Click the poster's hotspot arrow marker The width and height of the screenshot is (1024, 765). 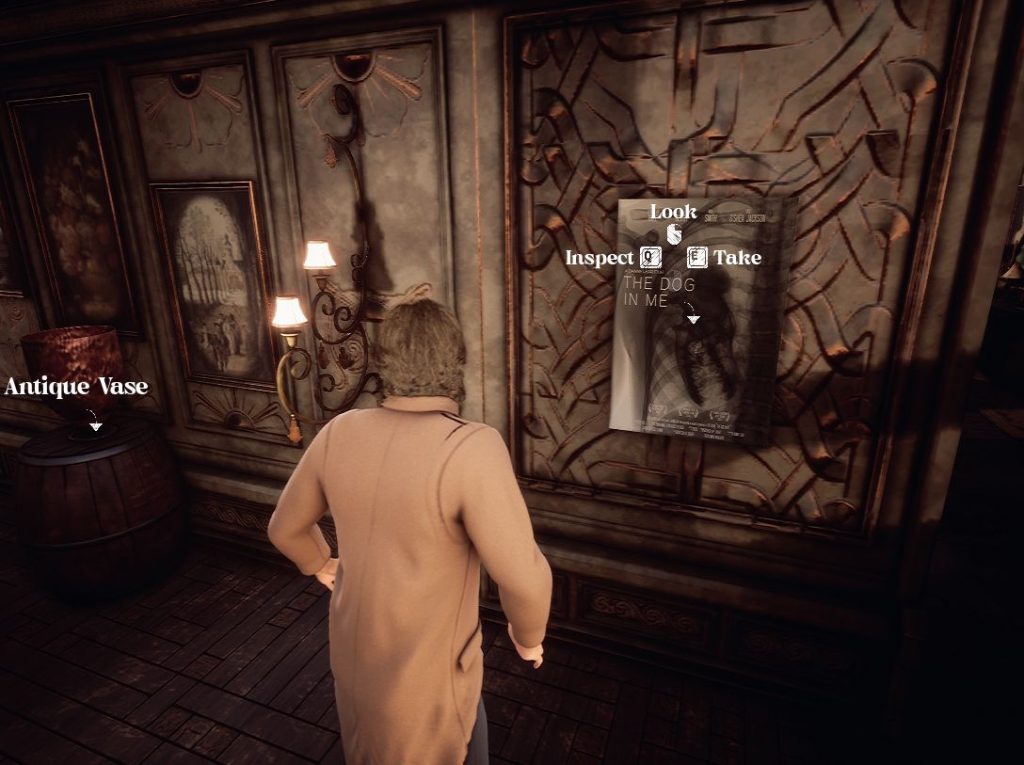click(692, 316)
